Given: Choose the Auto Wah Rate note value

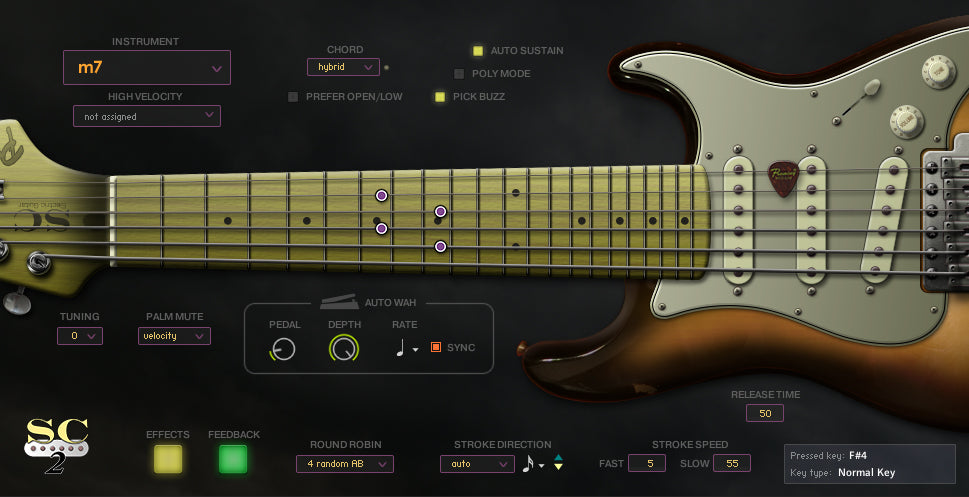Looking at the screenshot, I should pos(406,348).
